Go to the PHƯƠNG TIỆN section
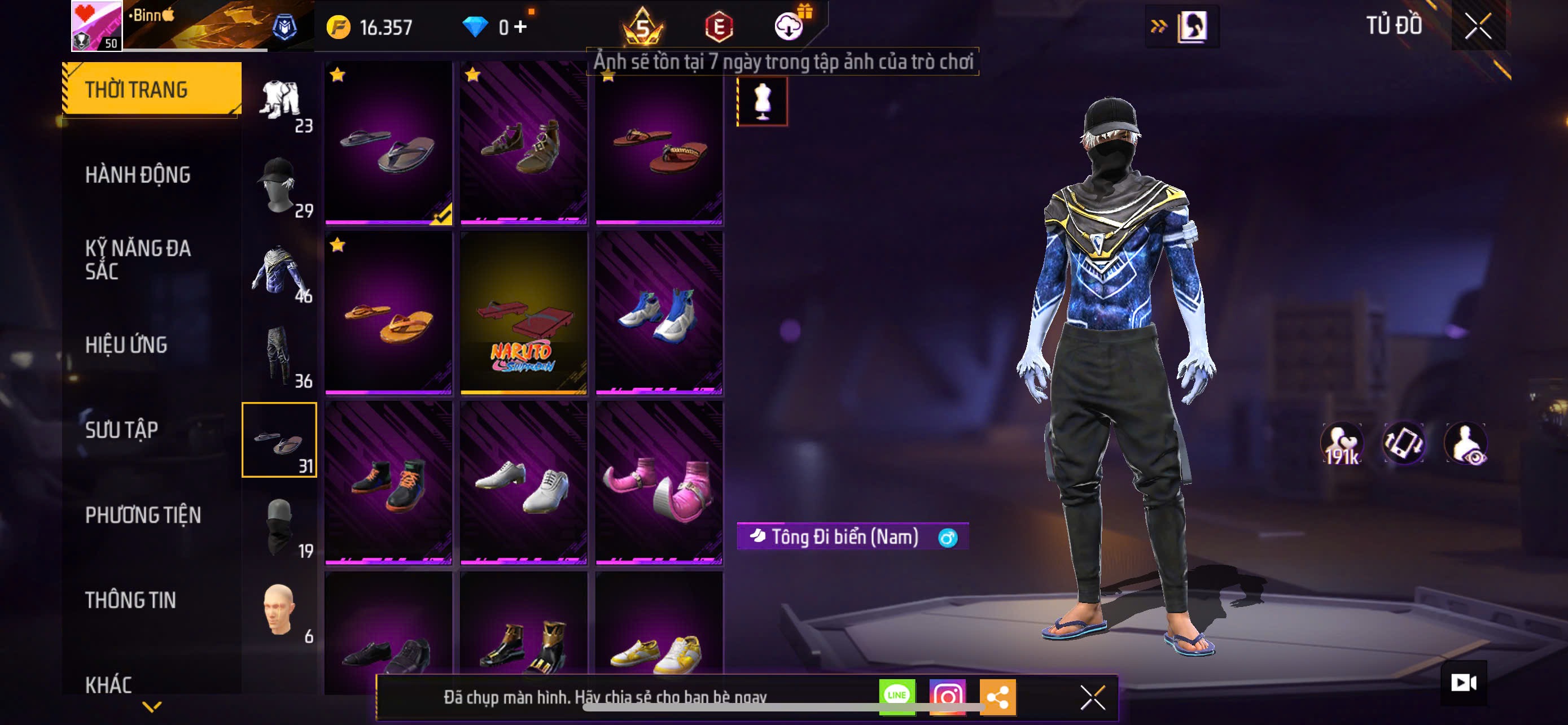Screen dimensions: 1568x725 [143, 515]
